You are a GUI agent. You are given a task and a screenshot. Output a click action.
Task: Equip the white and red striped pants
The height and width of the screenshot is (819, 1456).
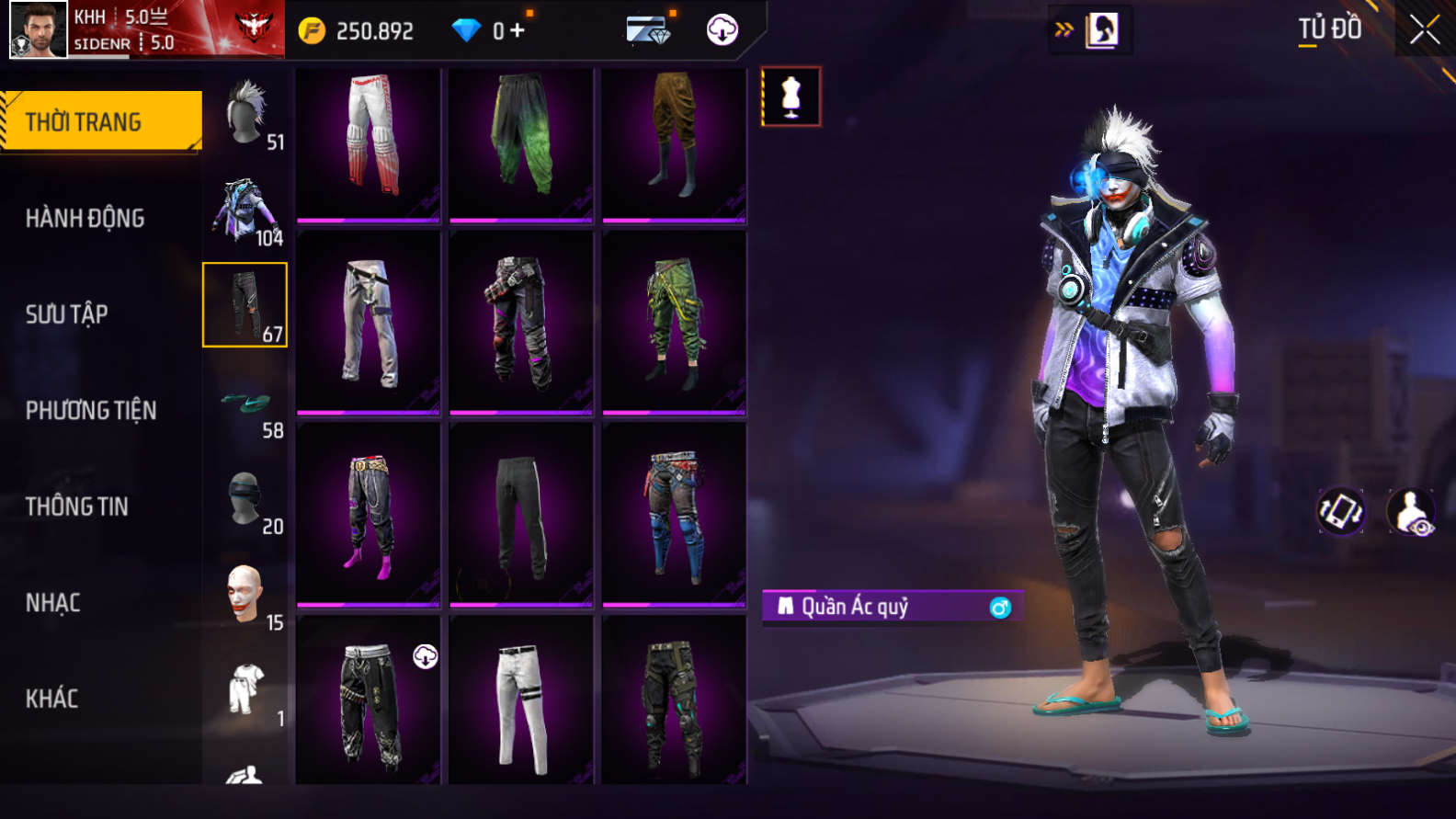click(369, 144)
